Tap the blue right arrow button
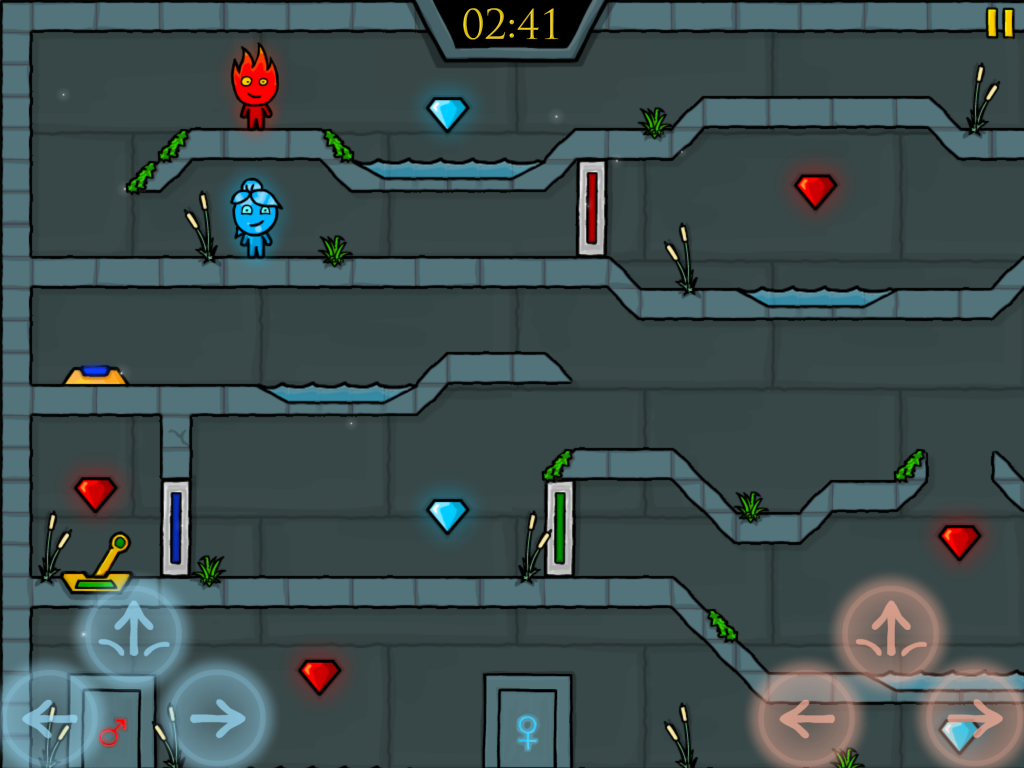The height and width of the screenshot is (768, 1024). [x=217, y=717]
